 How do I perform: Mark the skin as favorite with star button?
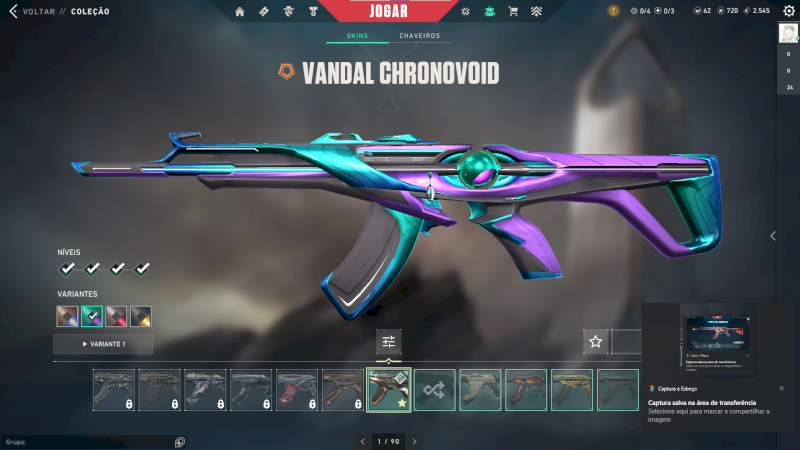pyautogui.click(x=596, y=342)
